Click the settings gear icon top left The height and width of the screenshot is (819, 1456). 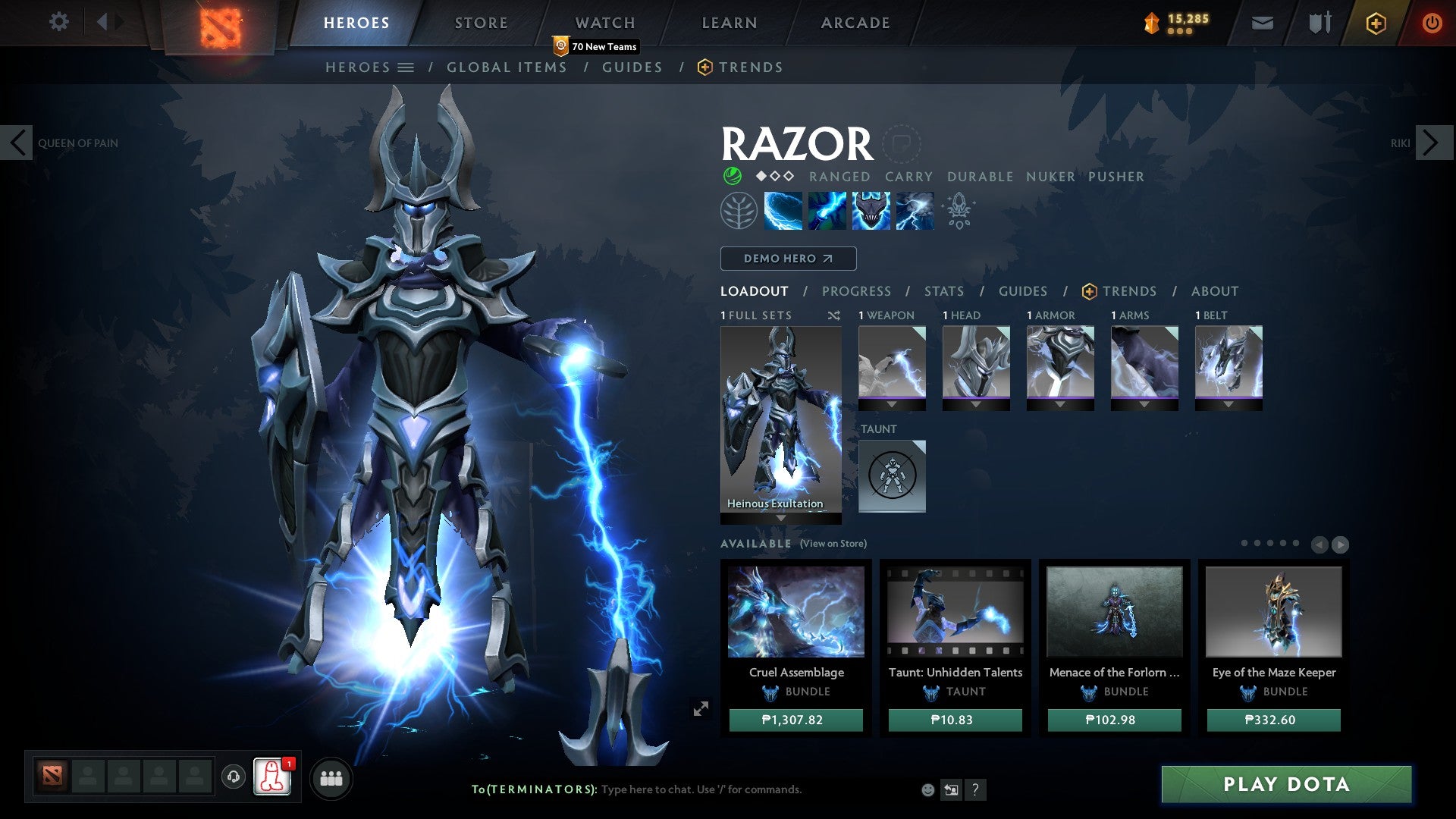click(59, 22)
